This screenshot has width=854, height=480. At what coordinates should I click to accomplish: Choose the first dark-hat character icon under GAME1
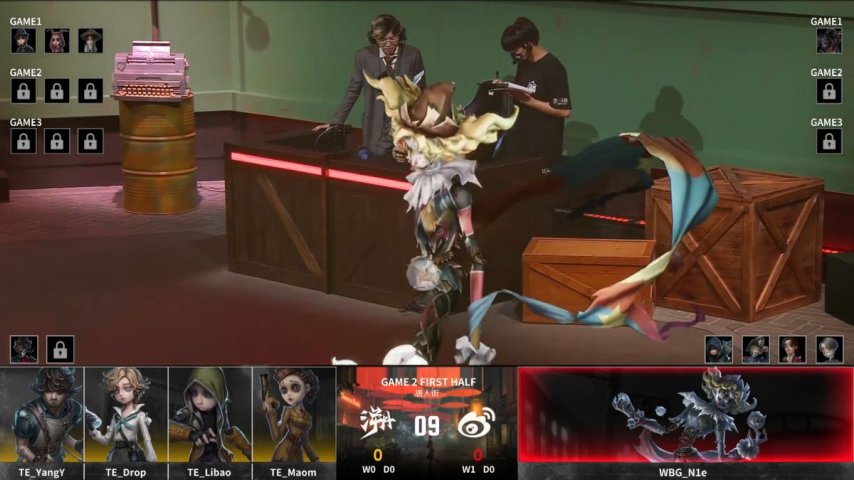[x=24, y=41]
